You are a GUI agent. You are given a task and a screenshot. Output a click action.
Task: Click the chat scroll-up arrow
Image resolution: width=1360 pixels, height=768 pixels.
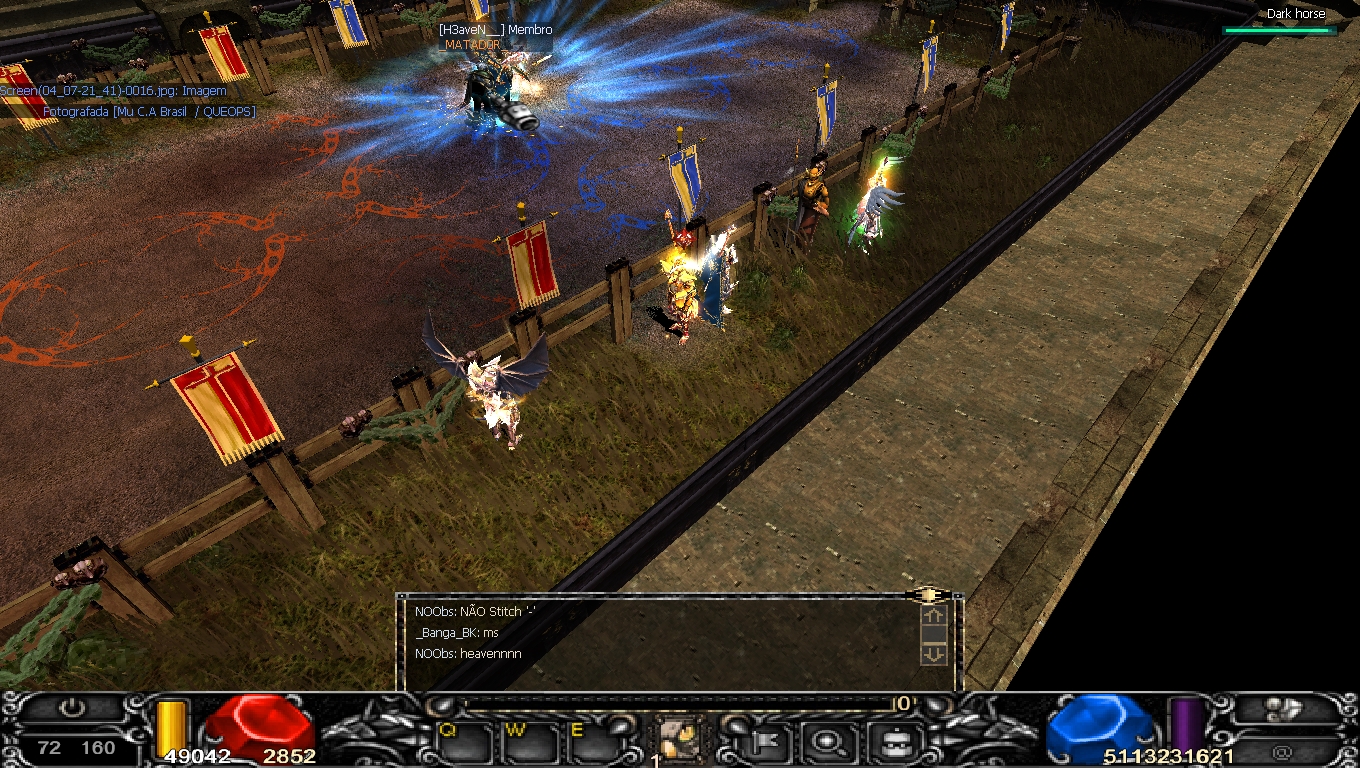[933, 616]
